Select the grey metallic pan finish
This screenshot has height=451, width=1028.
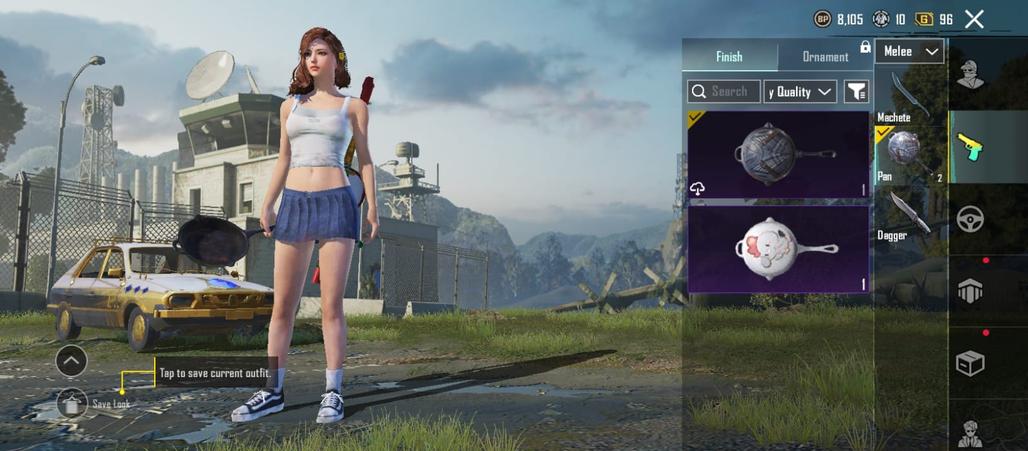click(x=778, y=154)
